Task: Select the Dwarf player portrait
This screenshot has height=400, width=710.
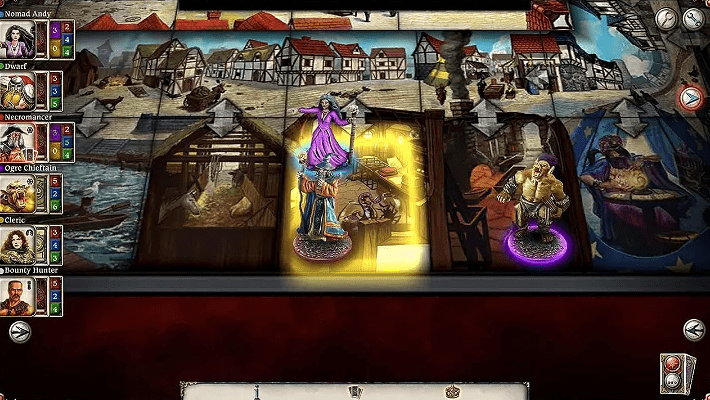Action: click(18, 90)
